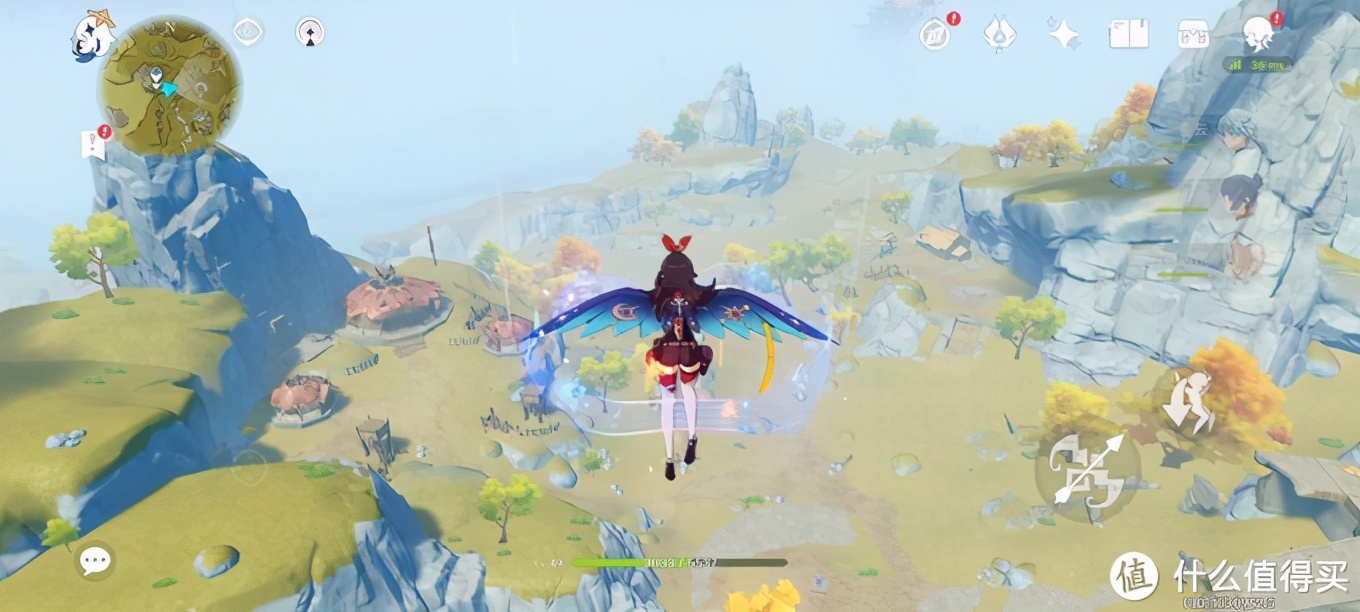Open the Adventurer Handbook book icon
This screenshot has width=1360, height=612.
click(1128, 34)
